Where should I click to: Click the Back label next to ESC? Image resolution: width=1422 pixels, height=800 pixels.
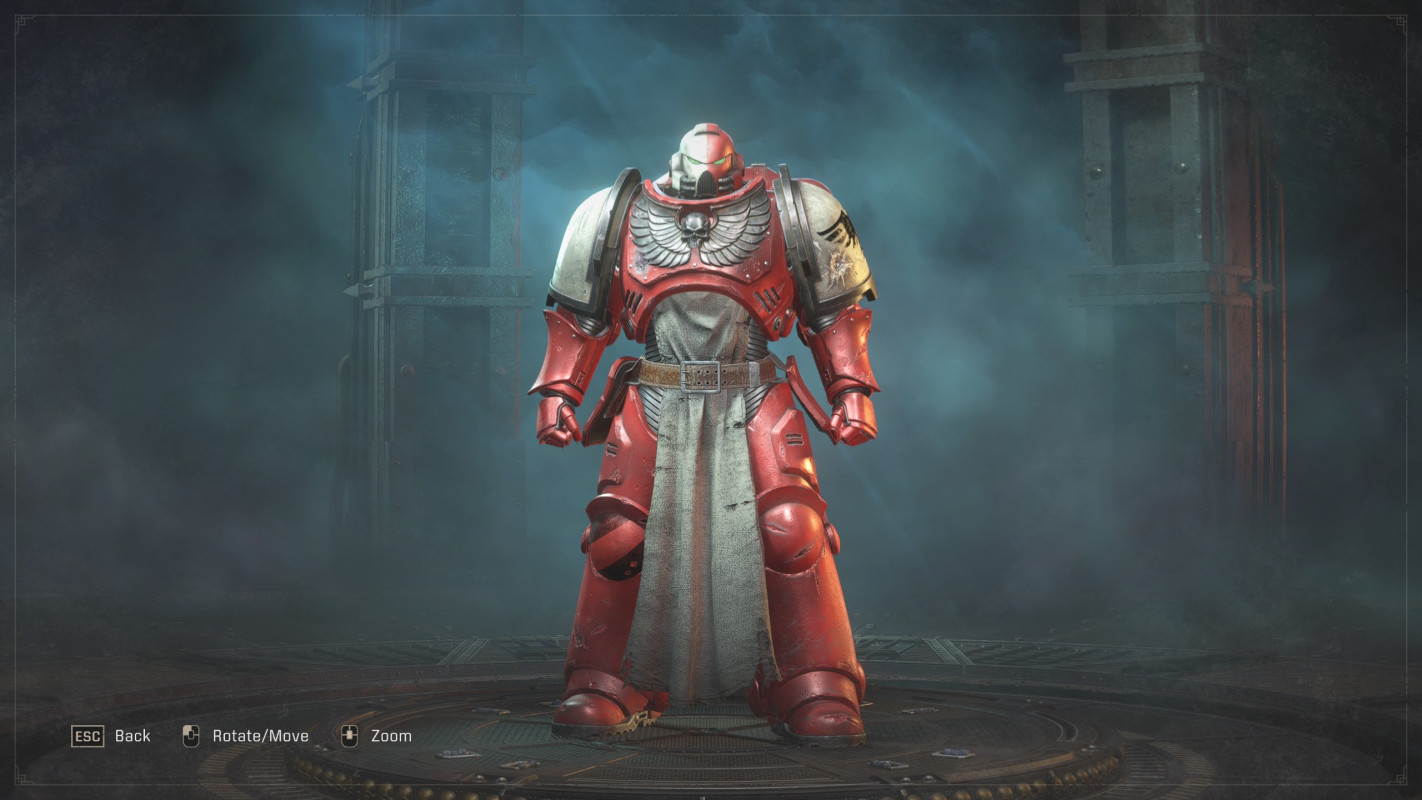tap(133, 736)
